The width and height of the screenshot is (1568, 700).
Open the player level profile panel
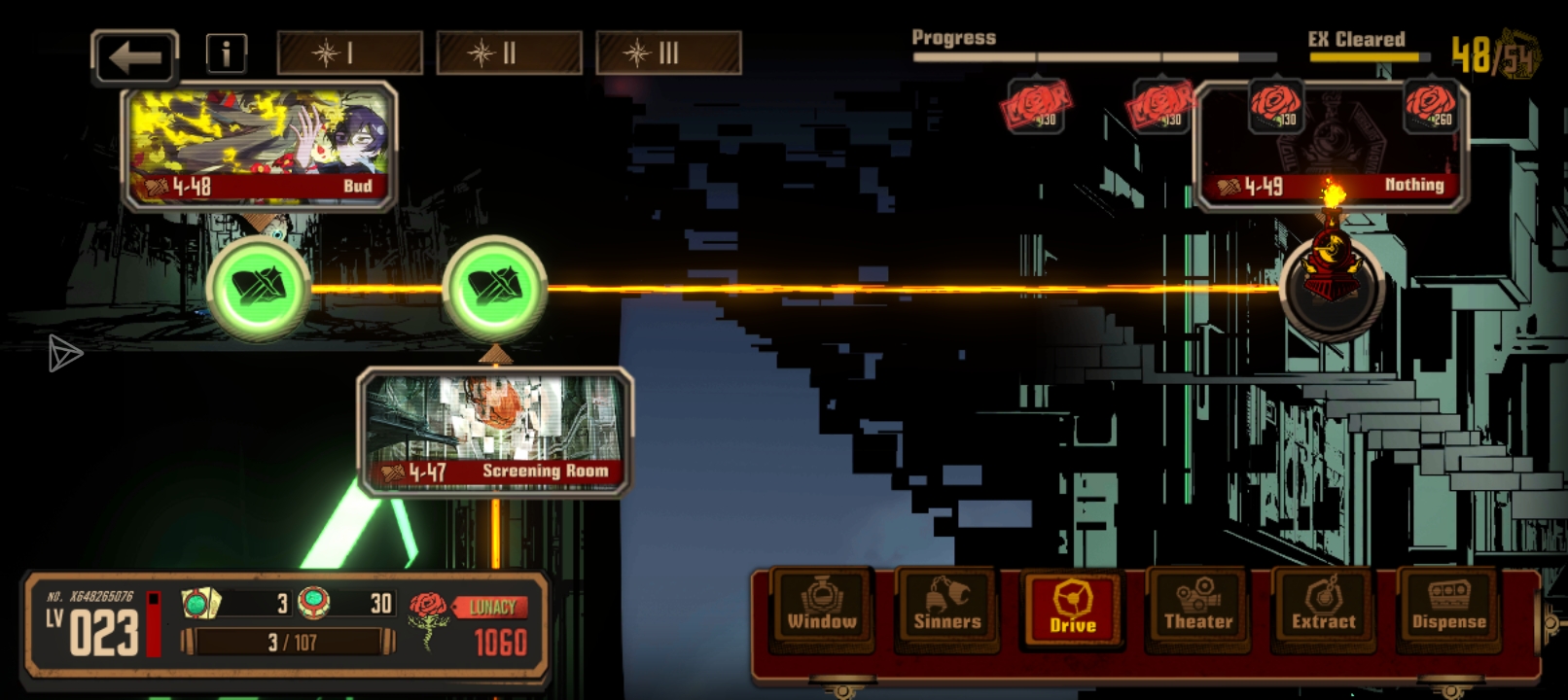point(94,625)
